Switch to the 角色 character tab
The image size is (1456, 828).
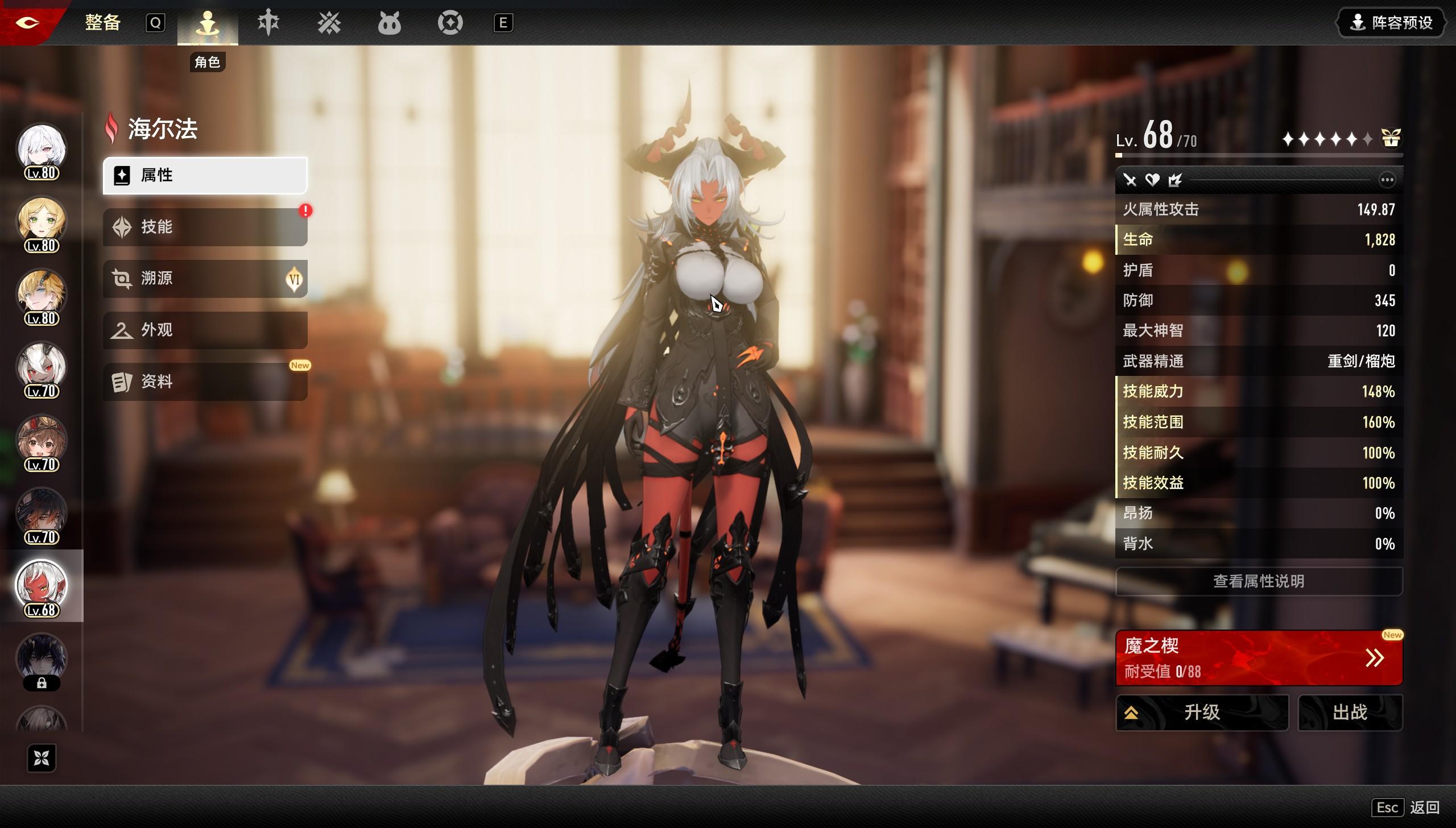coord(208,24)
